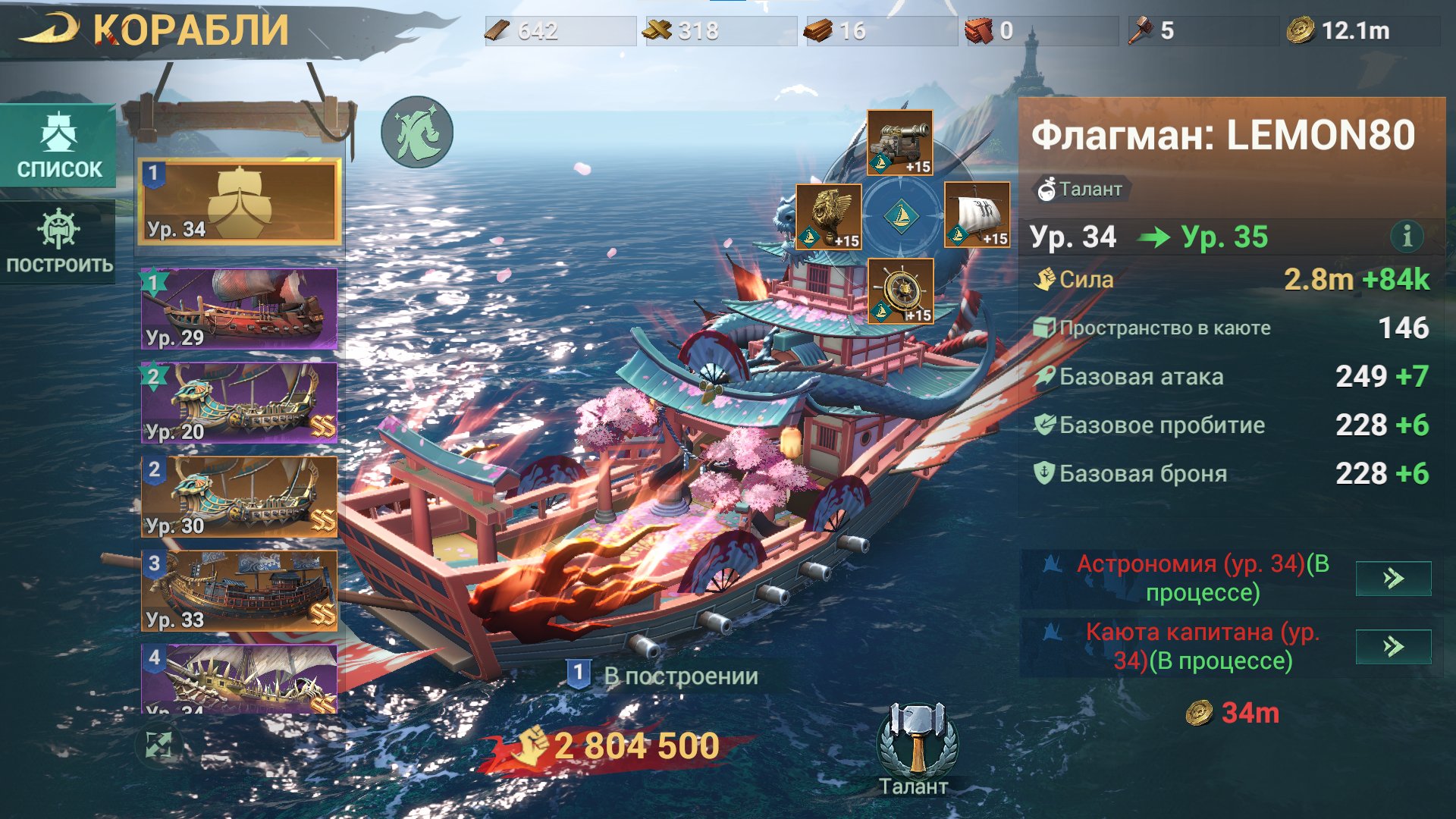Select the level 33 ship
1456x819 pixels.
coord(240,591)
